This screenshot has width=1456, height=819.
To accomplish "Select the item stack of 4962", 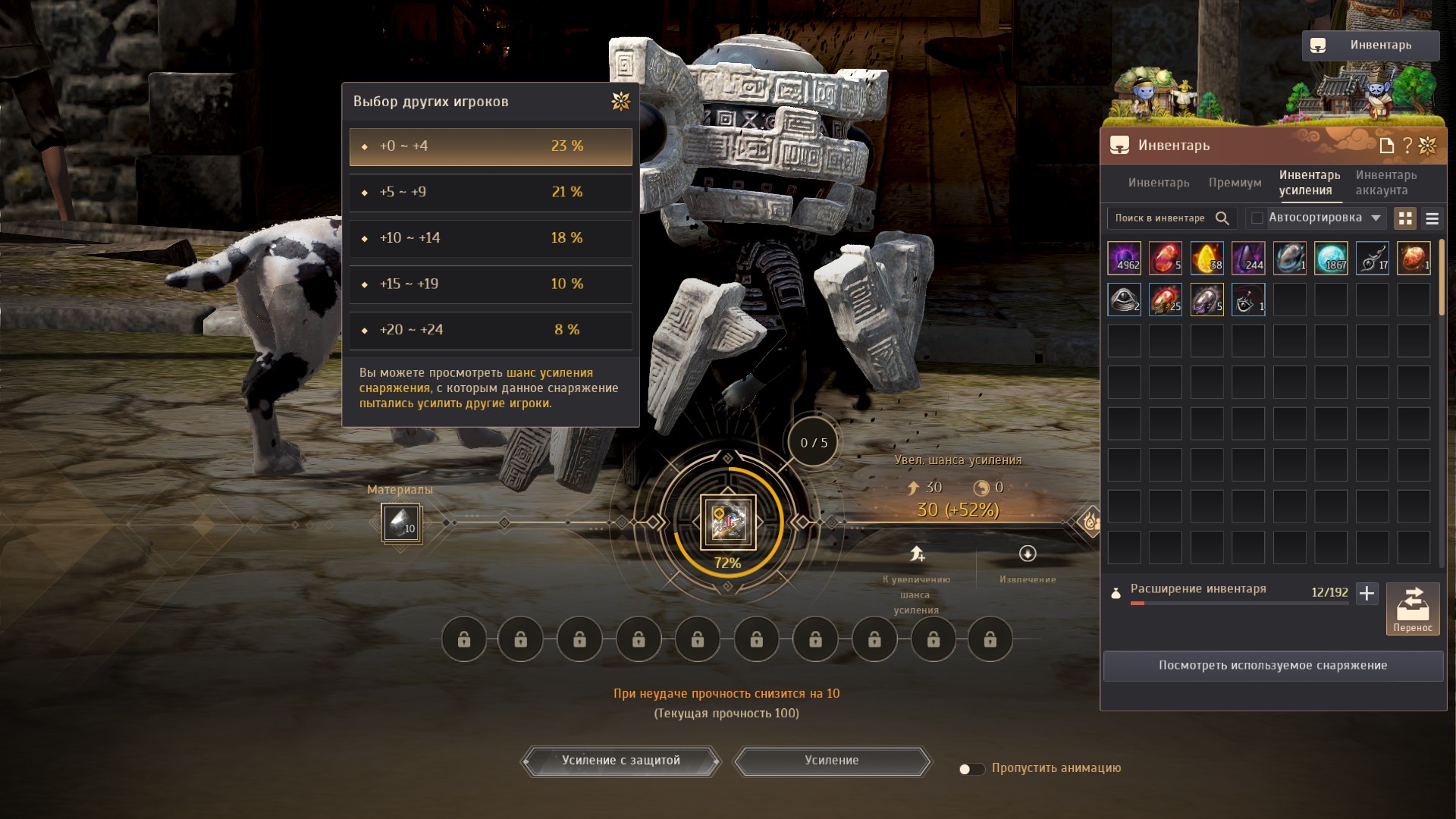I will (x=1124, y=258).
